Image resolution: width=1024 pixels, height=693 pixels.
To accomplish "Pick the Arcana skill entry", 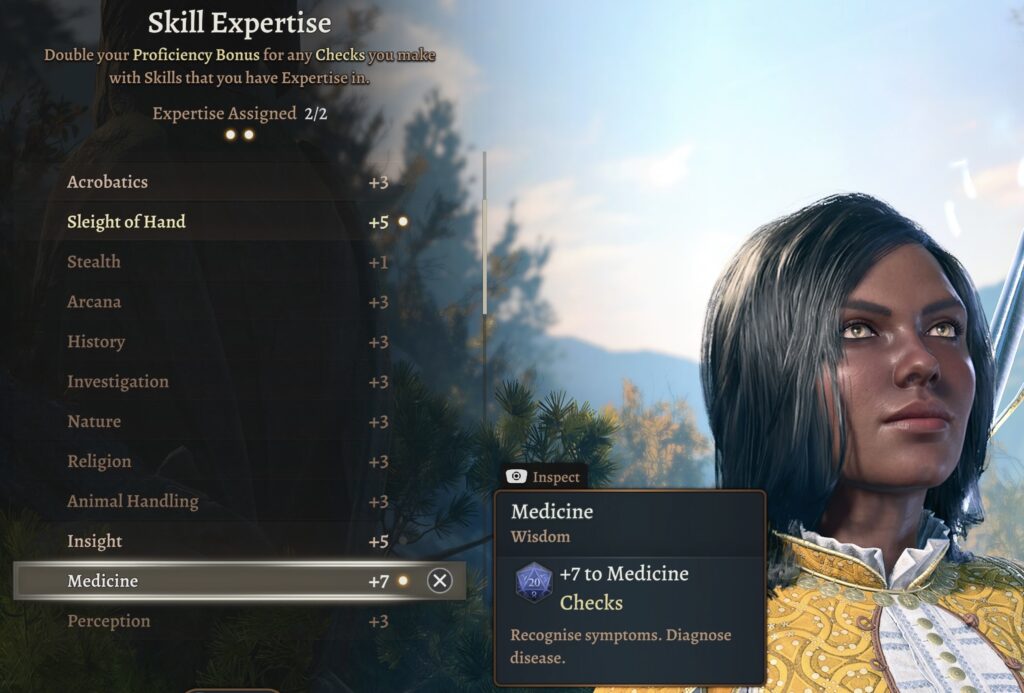I will 227,302.
